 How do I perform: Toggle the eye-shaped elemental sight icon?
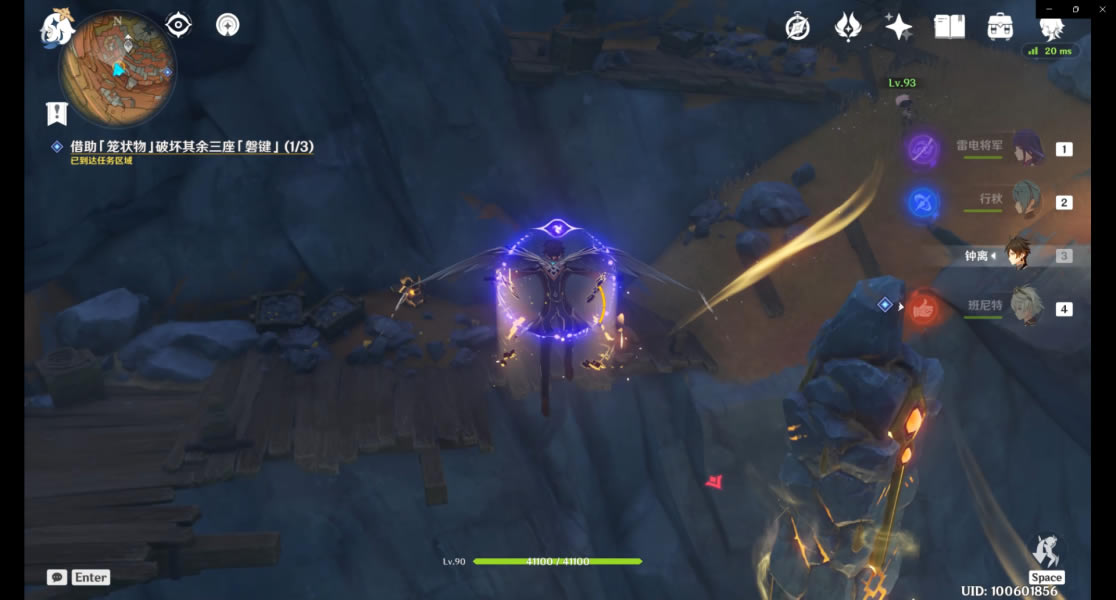tap(179, 25)
